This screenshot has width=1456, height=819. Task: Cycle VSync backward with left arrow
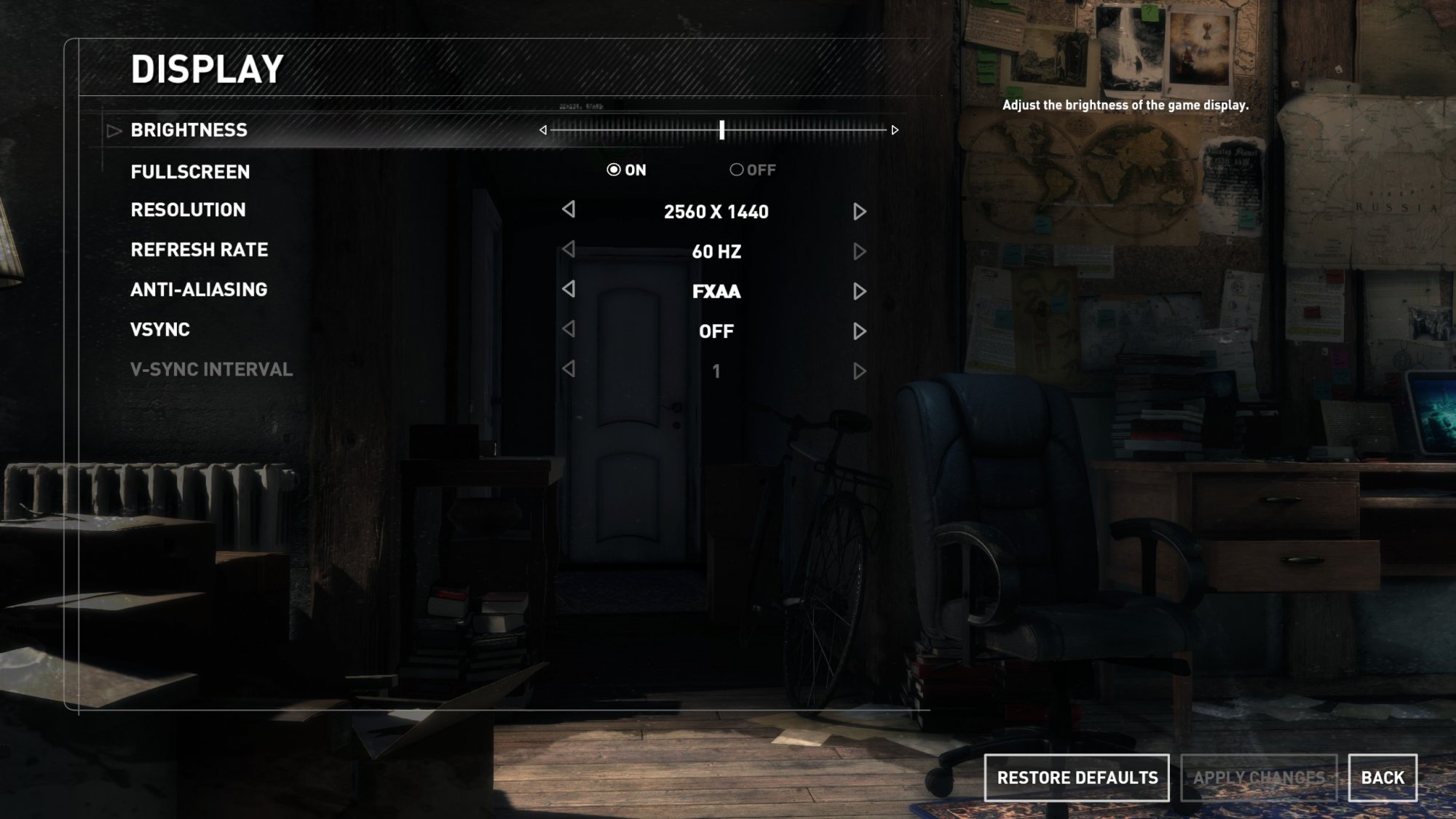click(x=569, y=330)
